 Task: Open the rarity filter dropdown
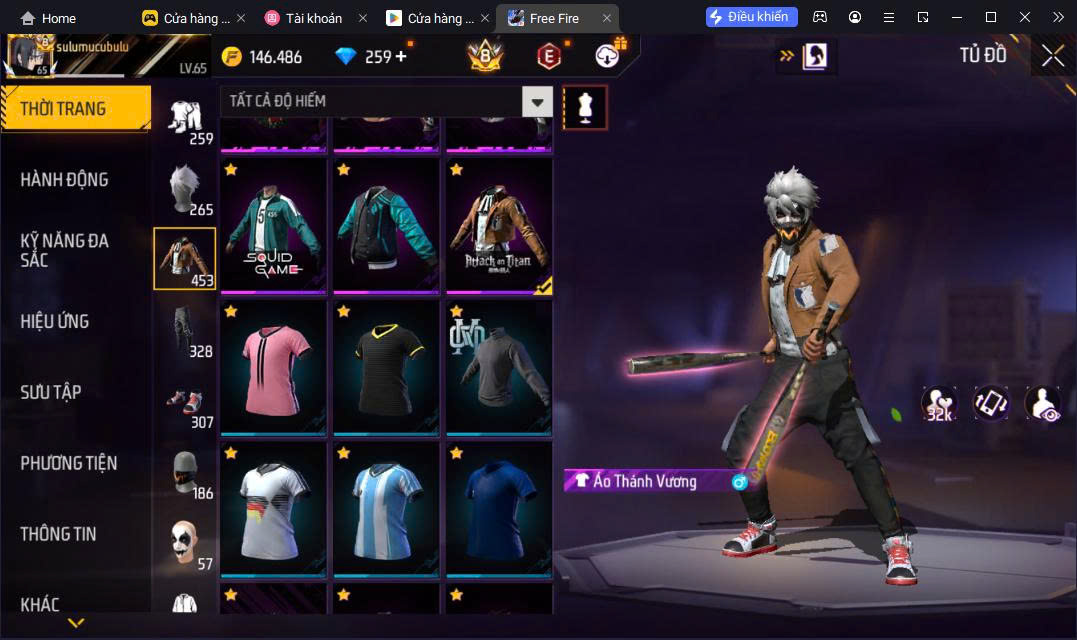coord(538,101)
